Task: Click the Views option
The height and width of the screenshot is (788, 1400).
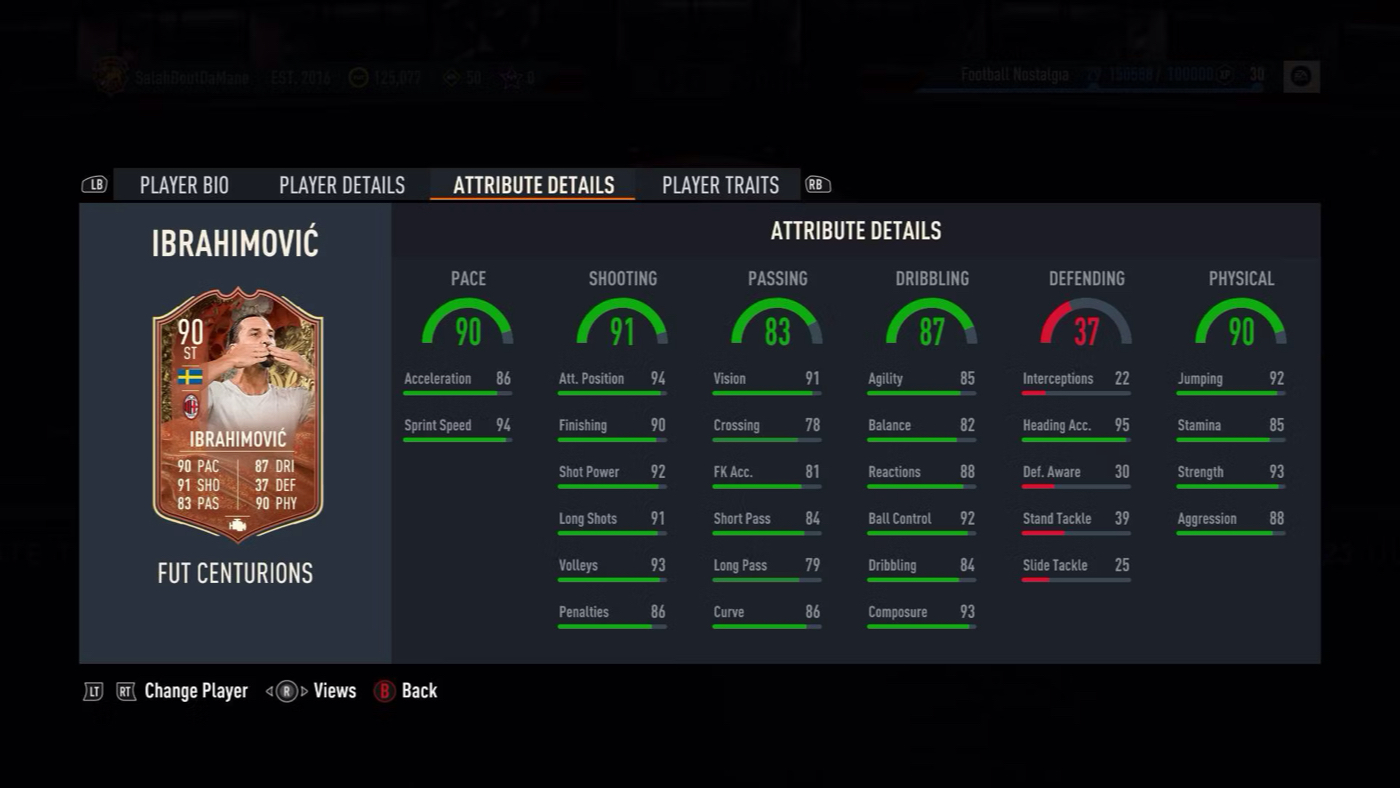Action: [x=334, y=691]
